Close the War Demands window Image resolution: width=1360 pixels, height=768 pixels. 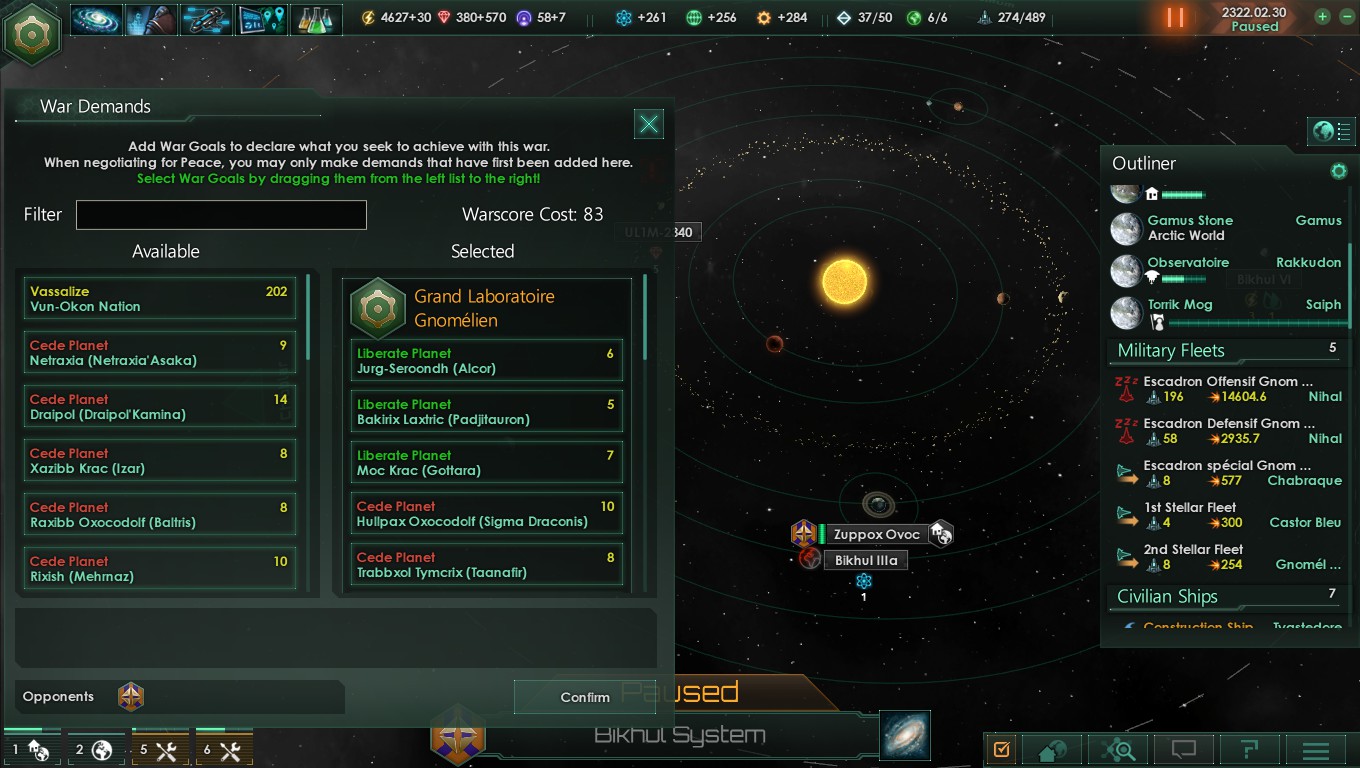649,123
